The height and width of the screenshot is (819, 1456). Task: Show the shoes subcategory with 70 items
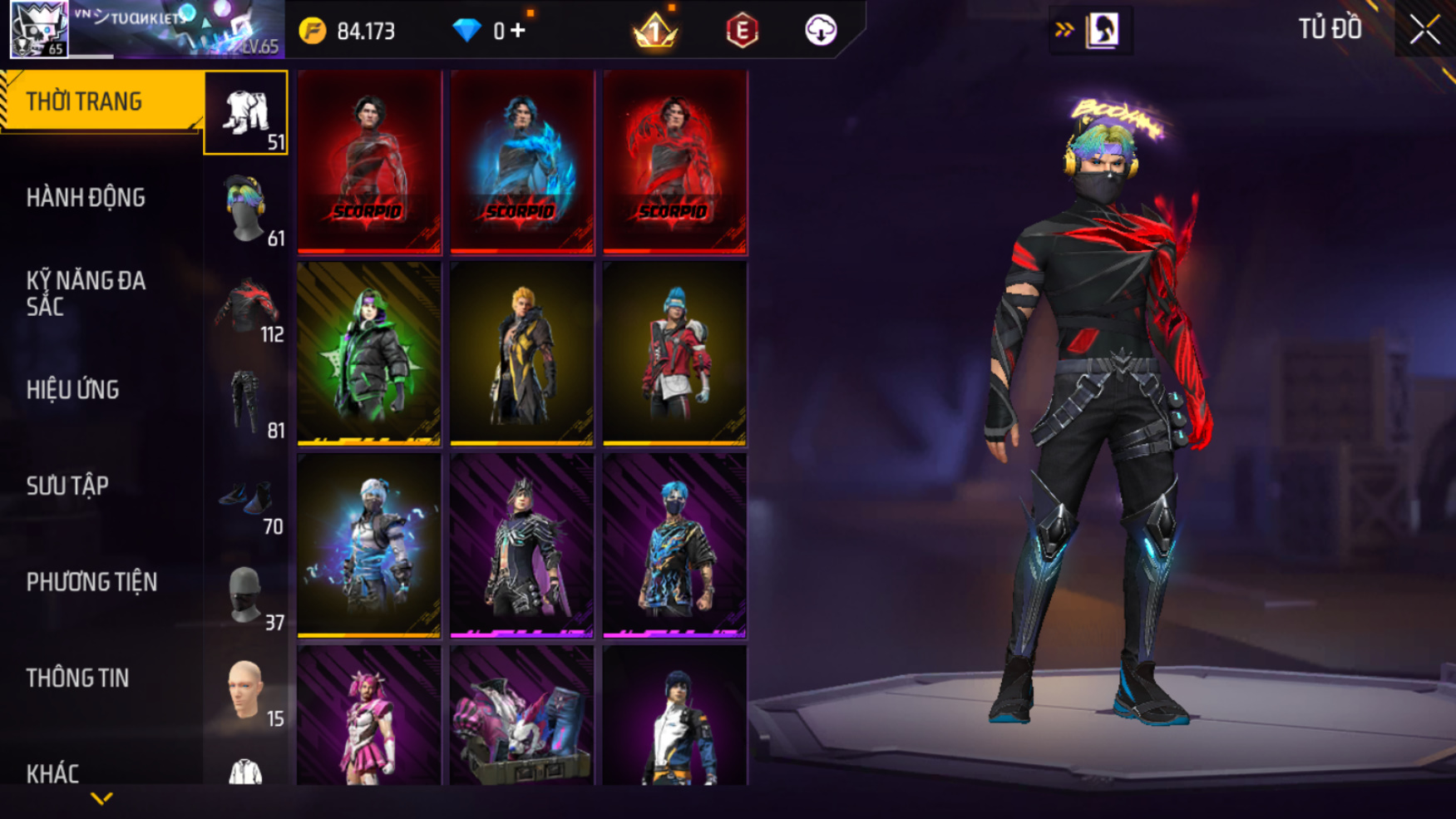pos(246,498)
